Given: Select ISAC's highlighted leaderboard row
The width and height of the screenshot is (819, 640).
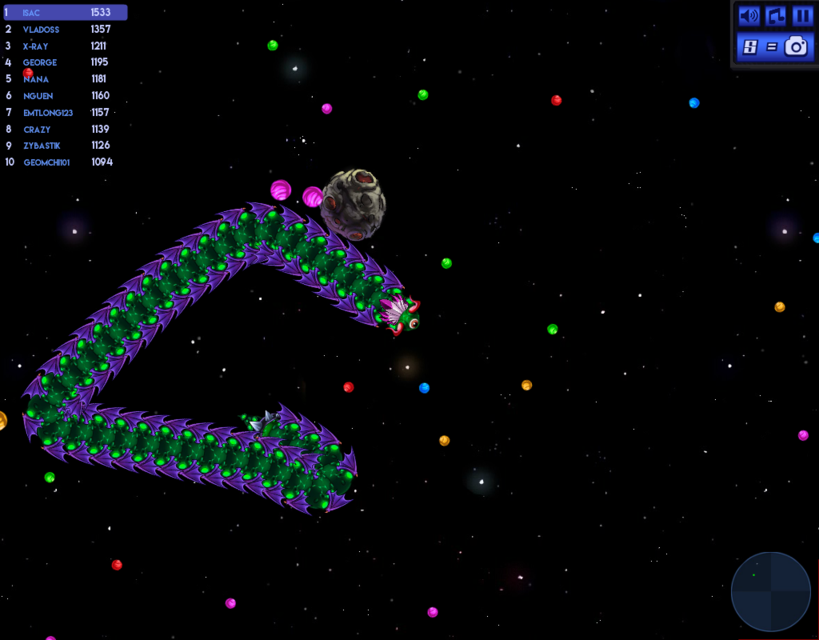Looking at the screenshot, I should [65, 13].
